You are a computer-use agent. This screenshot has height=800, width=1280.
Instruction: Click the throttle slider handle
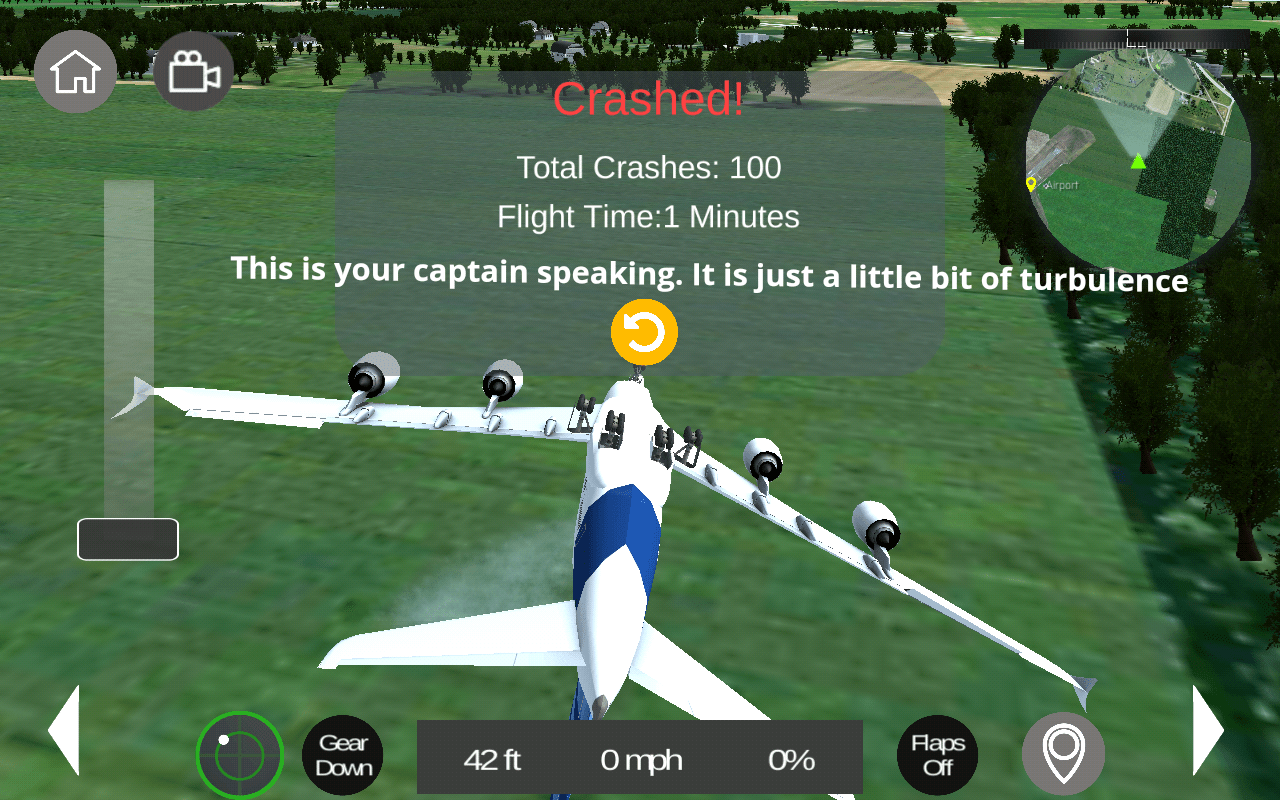pyautogui.click(x=128, y=540)
